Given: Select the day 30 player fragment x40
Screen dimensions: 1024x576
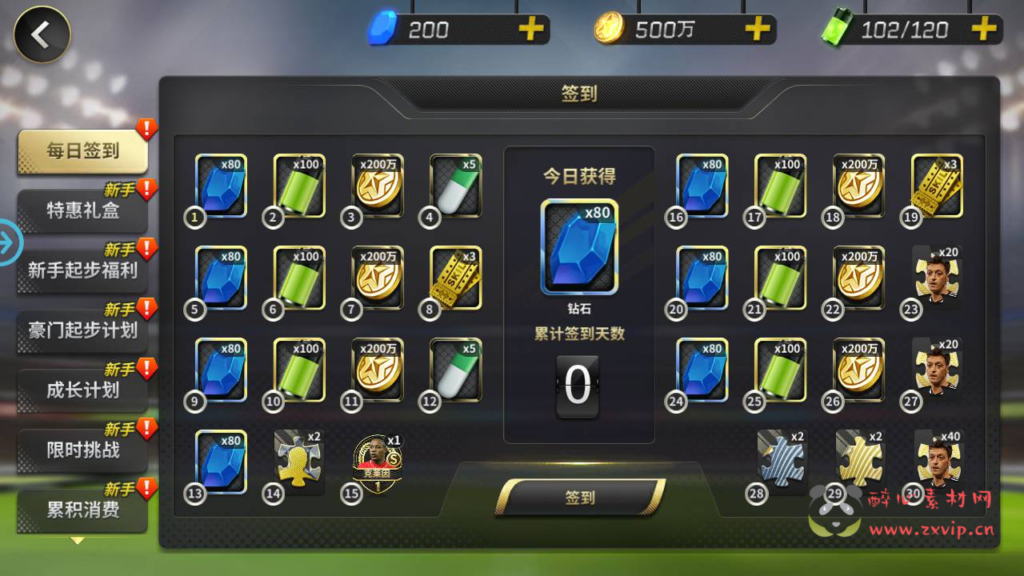Looking at the screenshot, I should click(x=937, y=461).
